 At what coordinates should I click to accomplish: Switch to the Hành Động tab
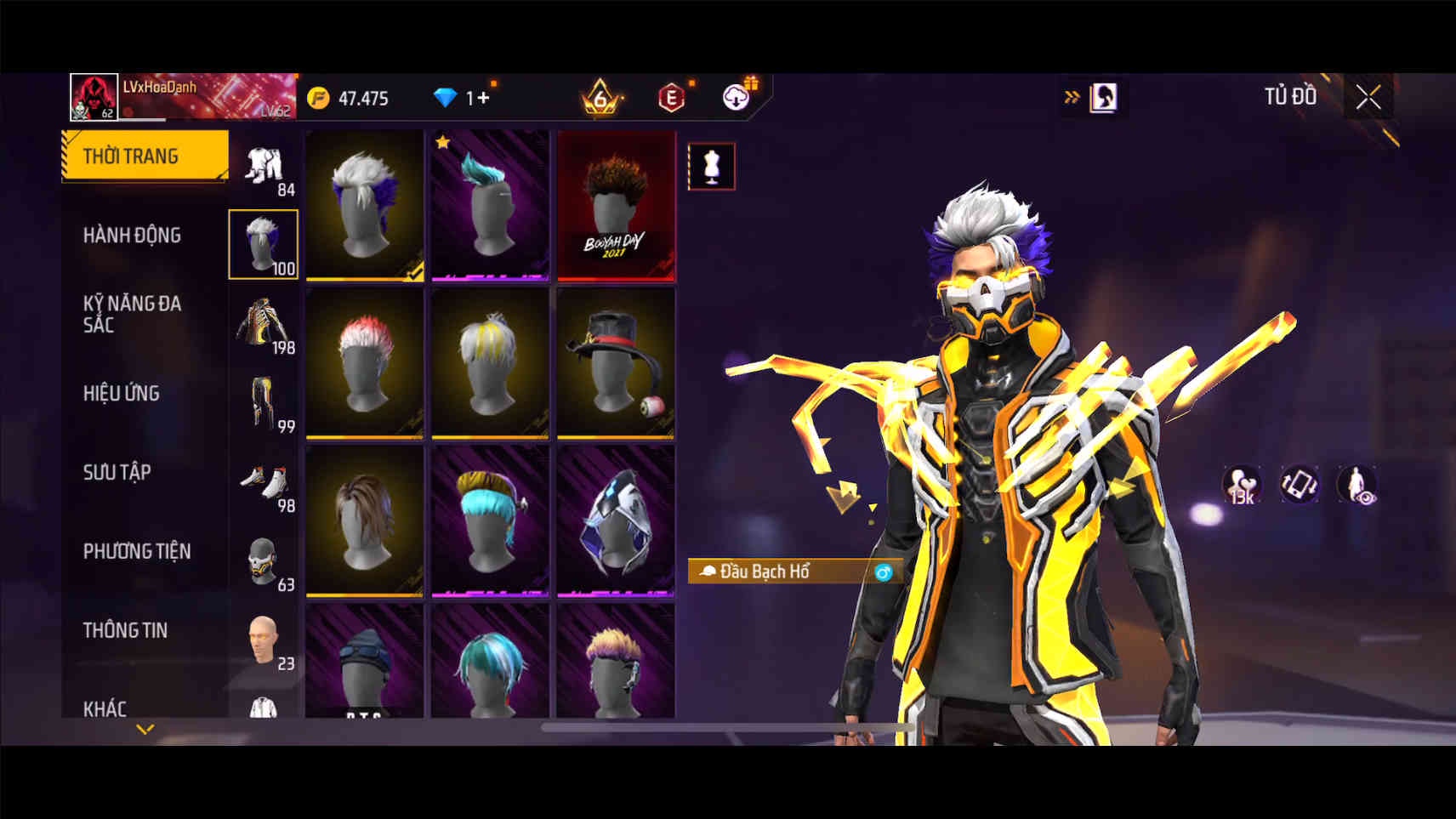(133, 235)
